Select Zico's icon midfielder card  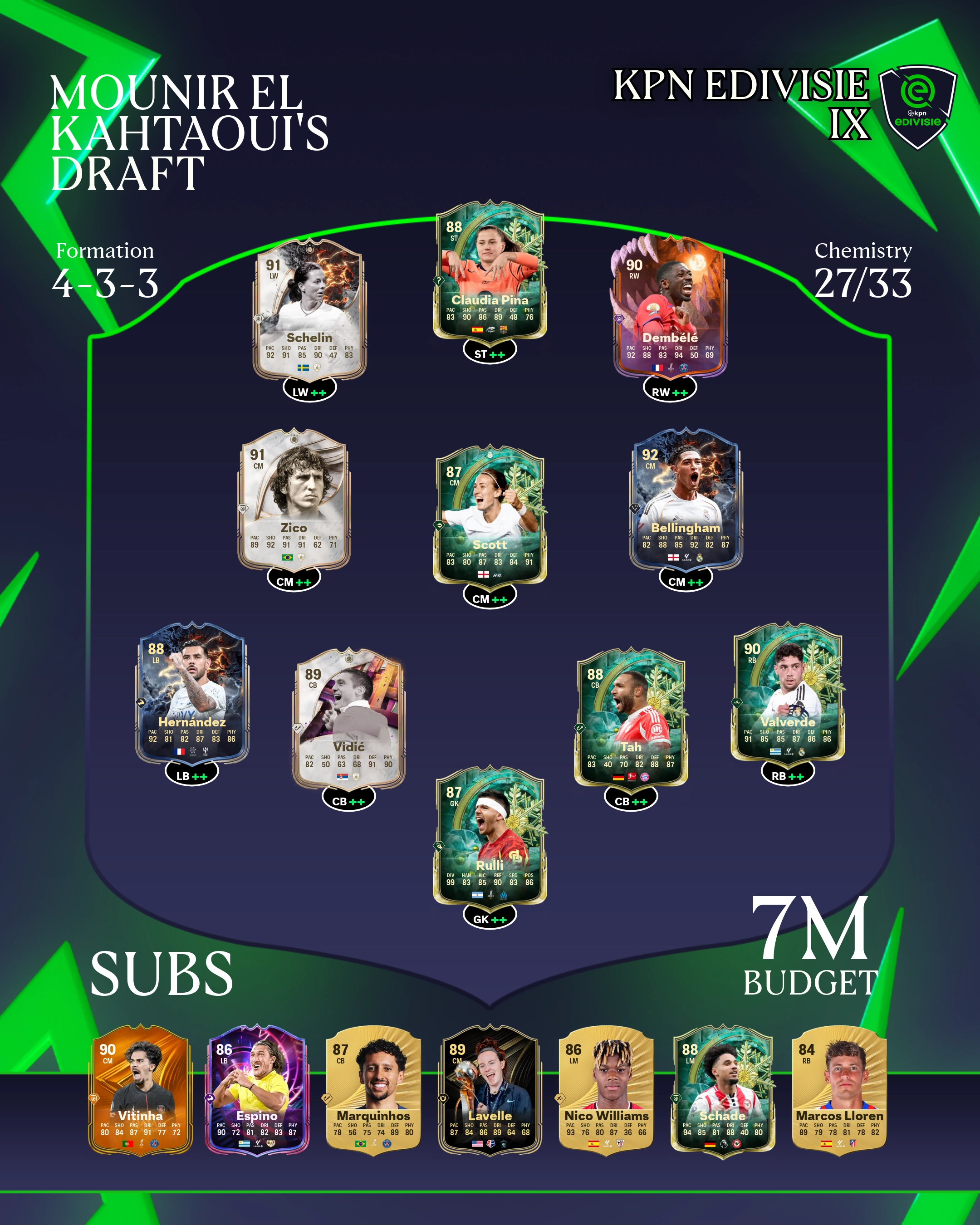(x=294, y=500)
